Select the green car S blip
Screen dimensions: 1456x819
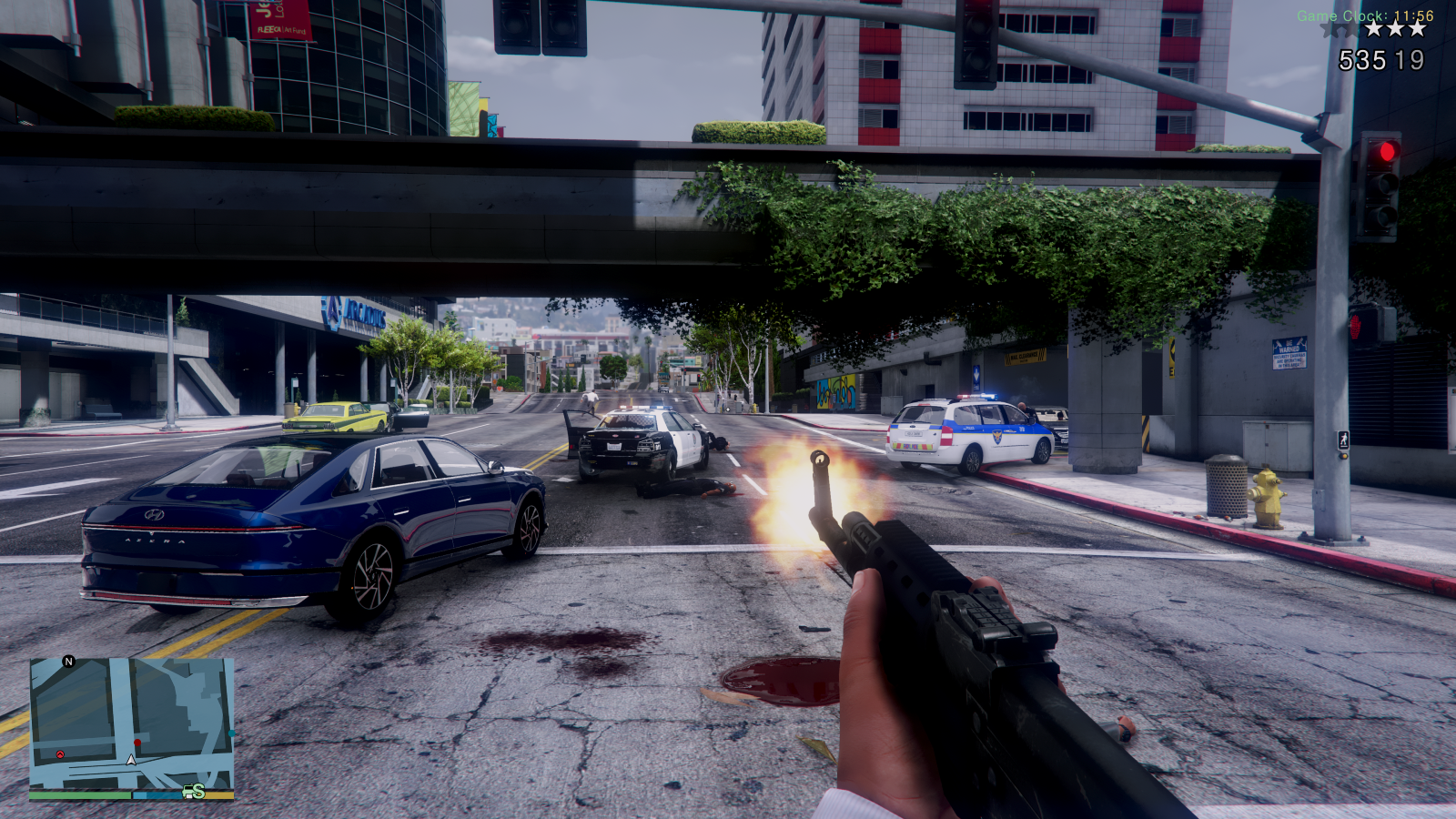coord(194,792)
